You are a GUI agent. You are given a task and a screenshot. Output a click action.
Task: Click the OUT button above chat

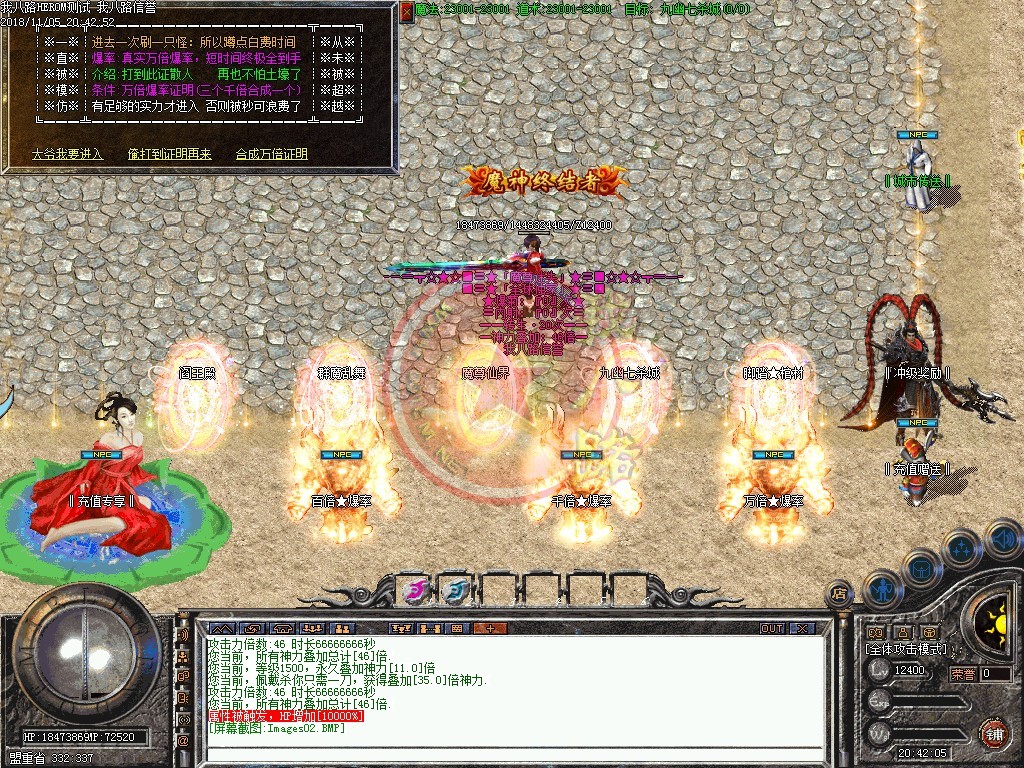[772, 628]
